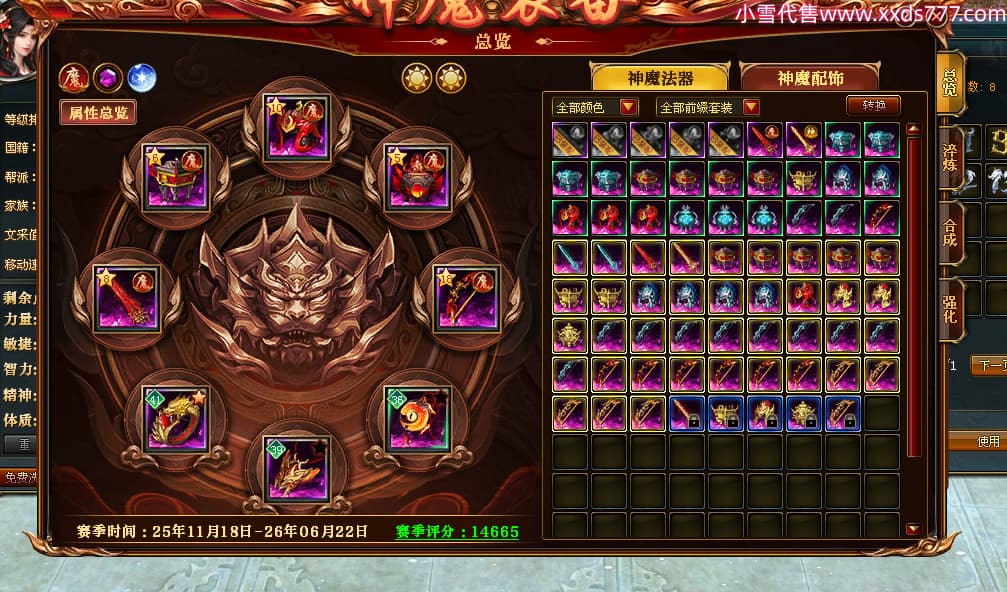
Task: Select the blue star orb icon
Action: pyautogui.click(x=142, y=77)
